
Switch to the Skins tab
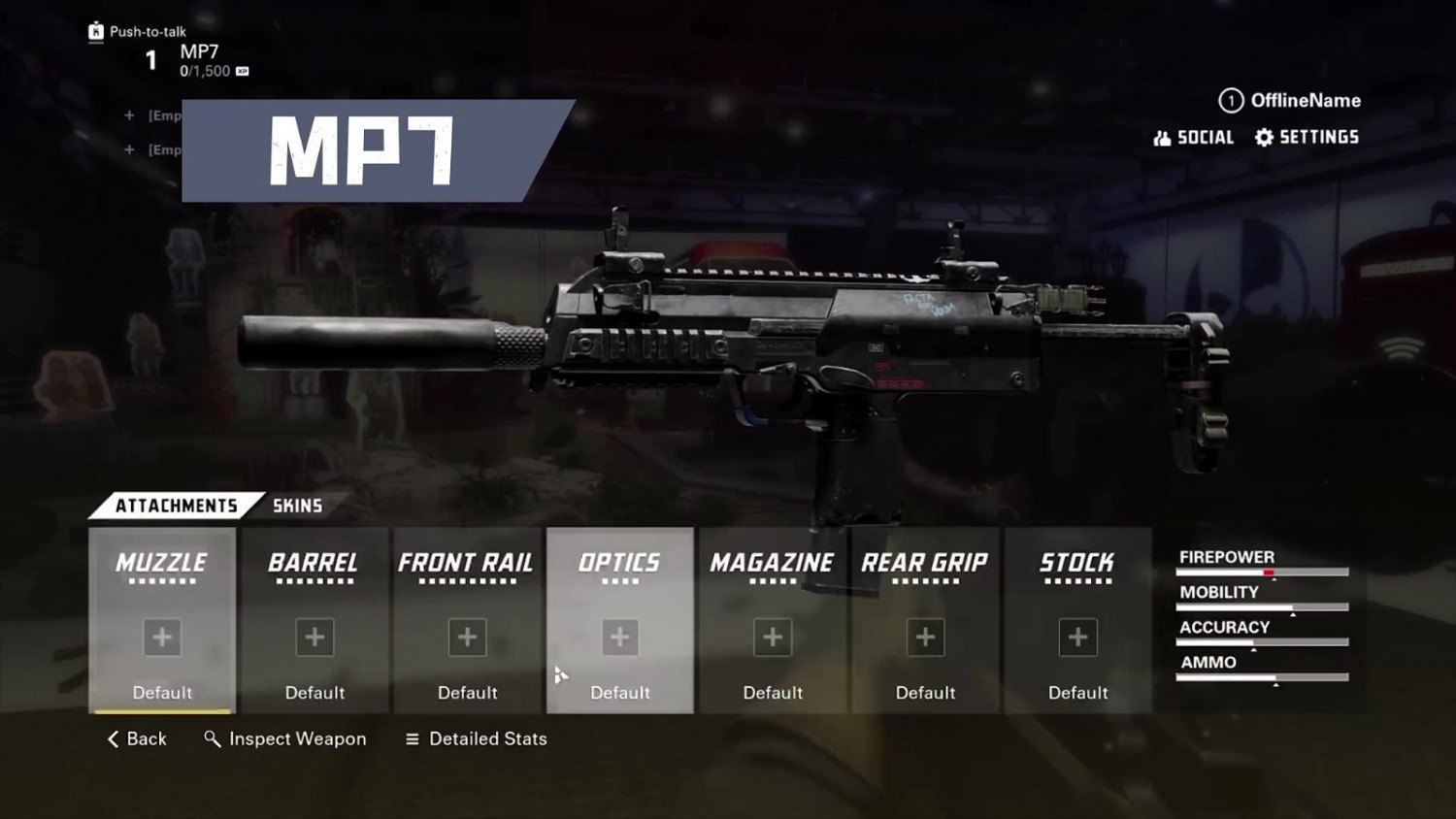[x=297, y=506]
